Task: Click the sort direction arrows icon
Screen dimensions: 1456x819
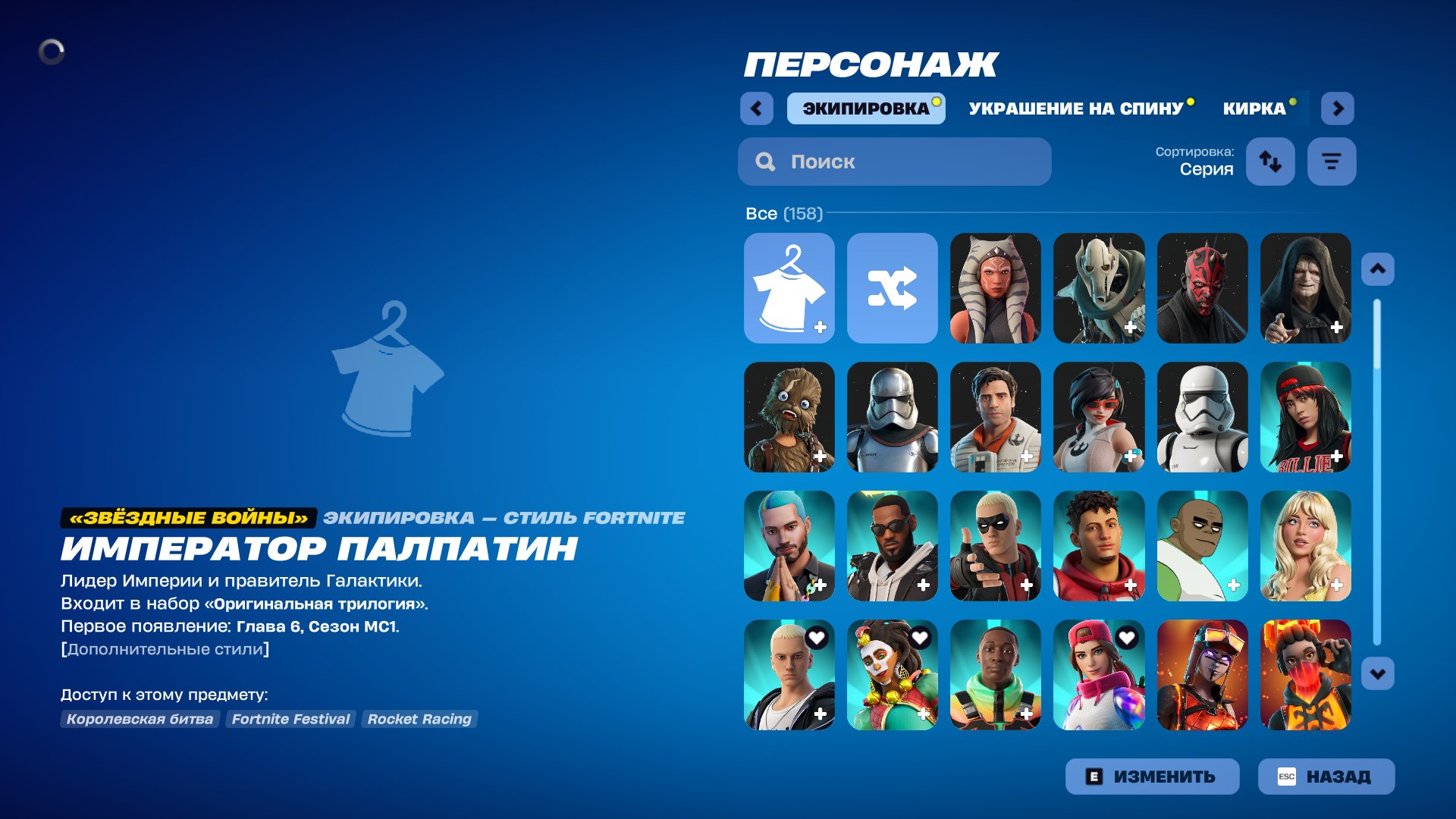Action: pos(1270,161)
